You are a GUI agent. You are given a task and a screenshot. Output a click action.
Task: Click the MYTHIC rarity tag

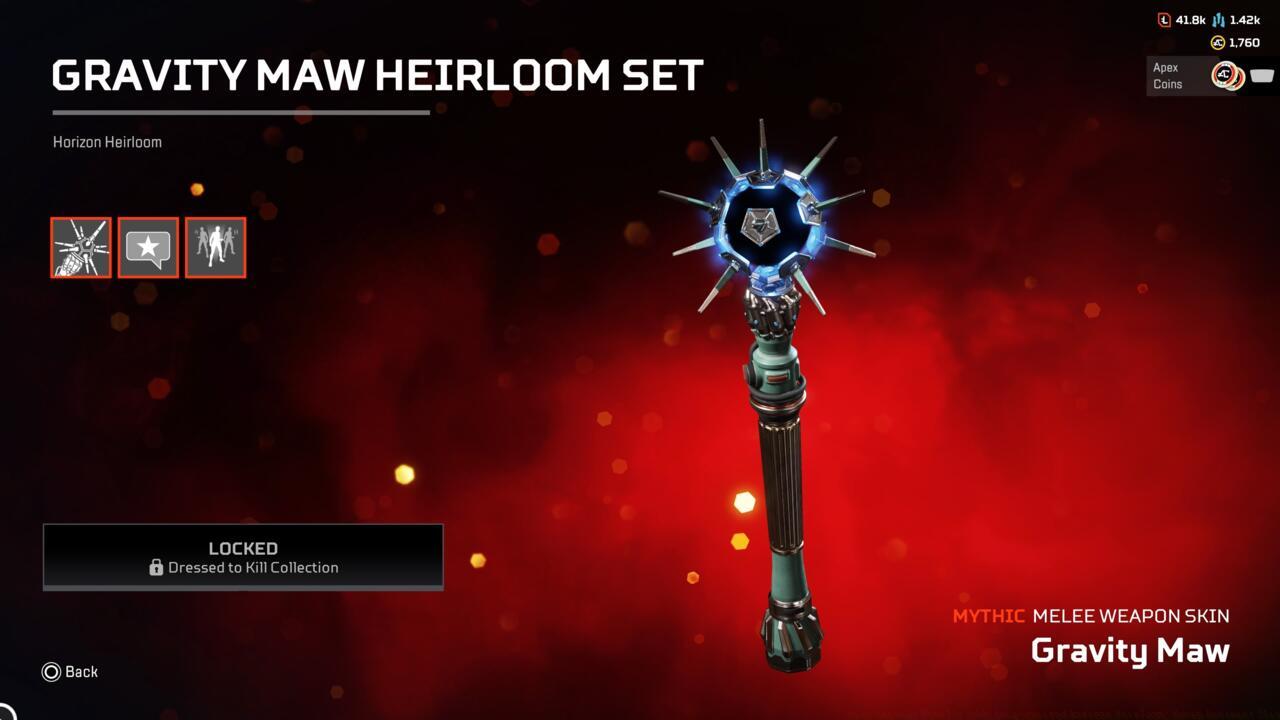pyautogui.click(x=988, y=616)
